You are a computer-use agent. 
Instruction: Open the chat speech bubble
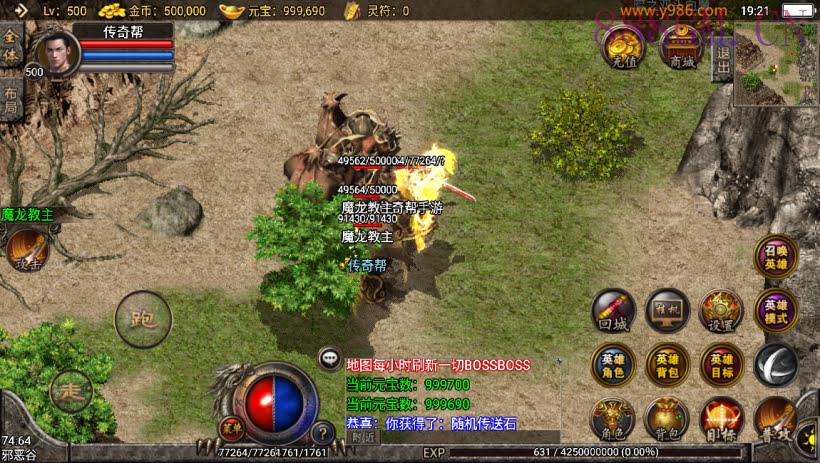pyautogui.click(x=329, y=357)
